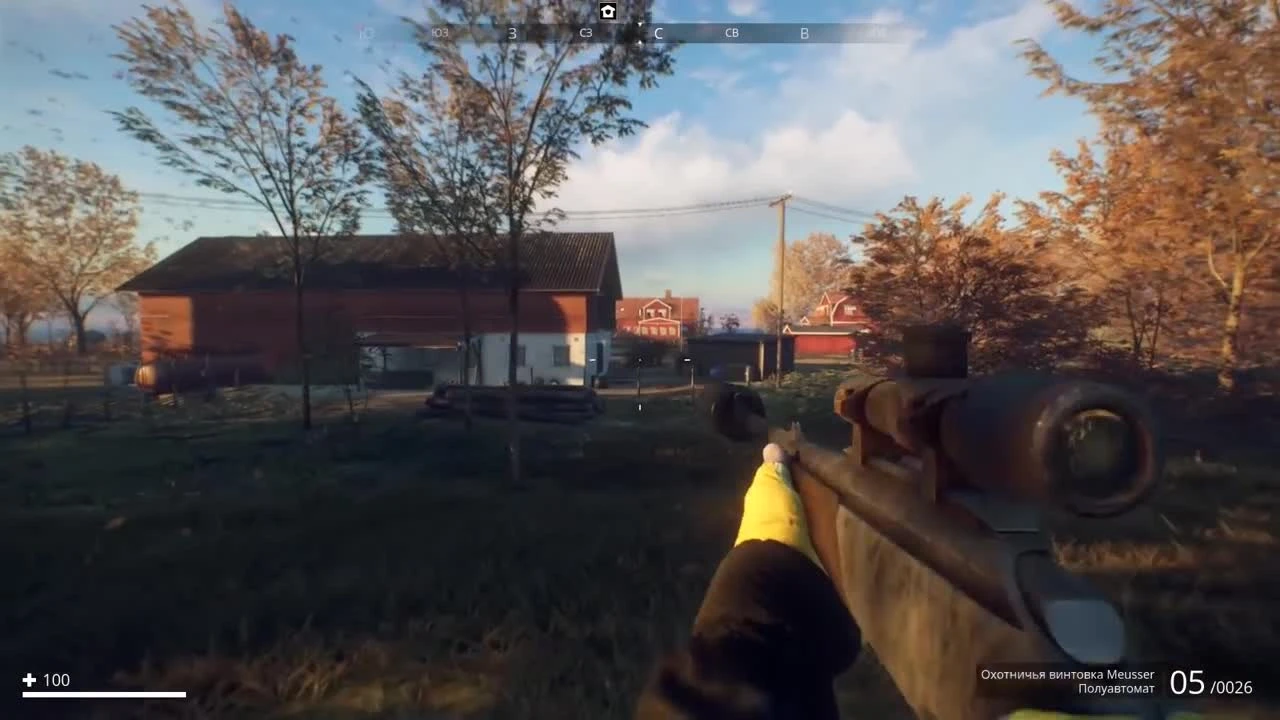Click the СЗ direction on the compass bar
The image size is (1280, 720).
(x=585, y=33)
